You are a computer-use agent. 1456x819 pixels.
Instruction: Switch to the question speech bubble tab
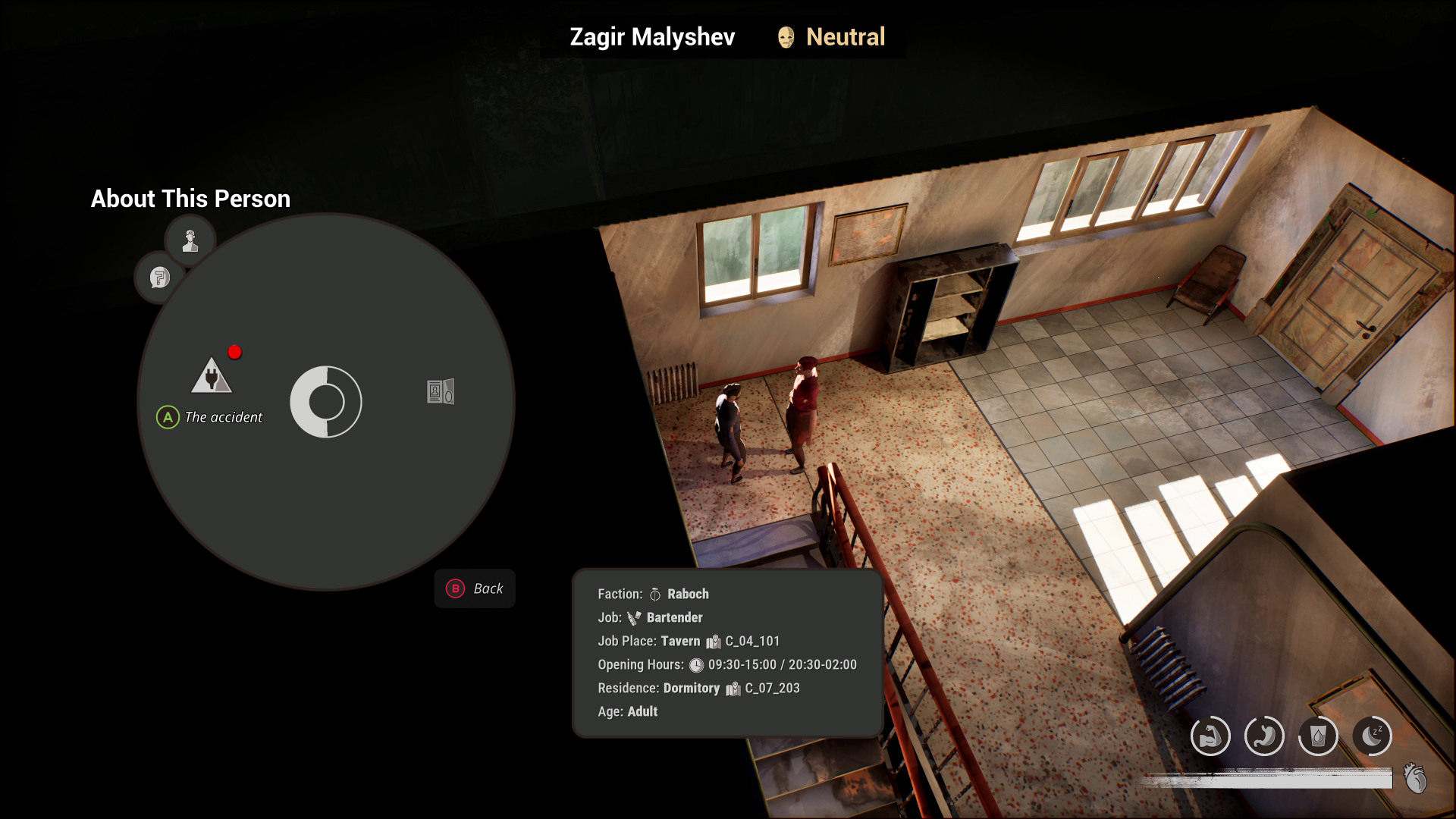point(159,278)
